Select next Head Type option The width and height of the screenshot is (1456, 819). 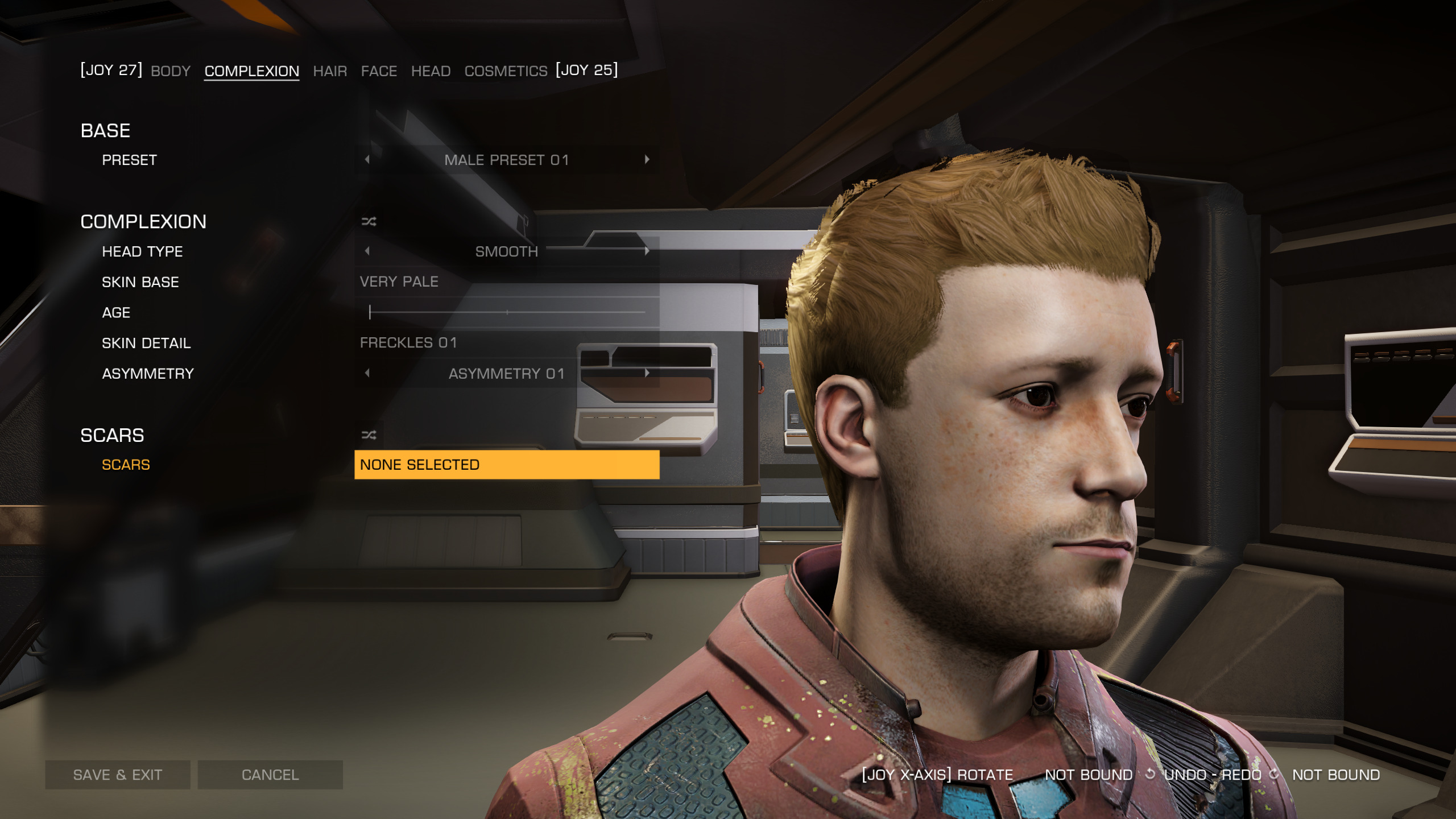(647, 251)
